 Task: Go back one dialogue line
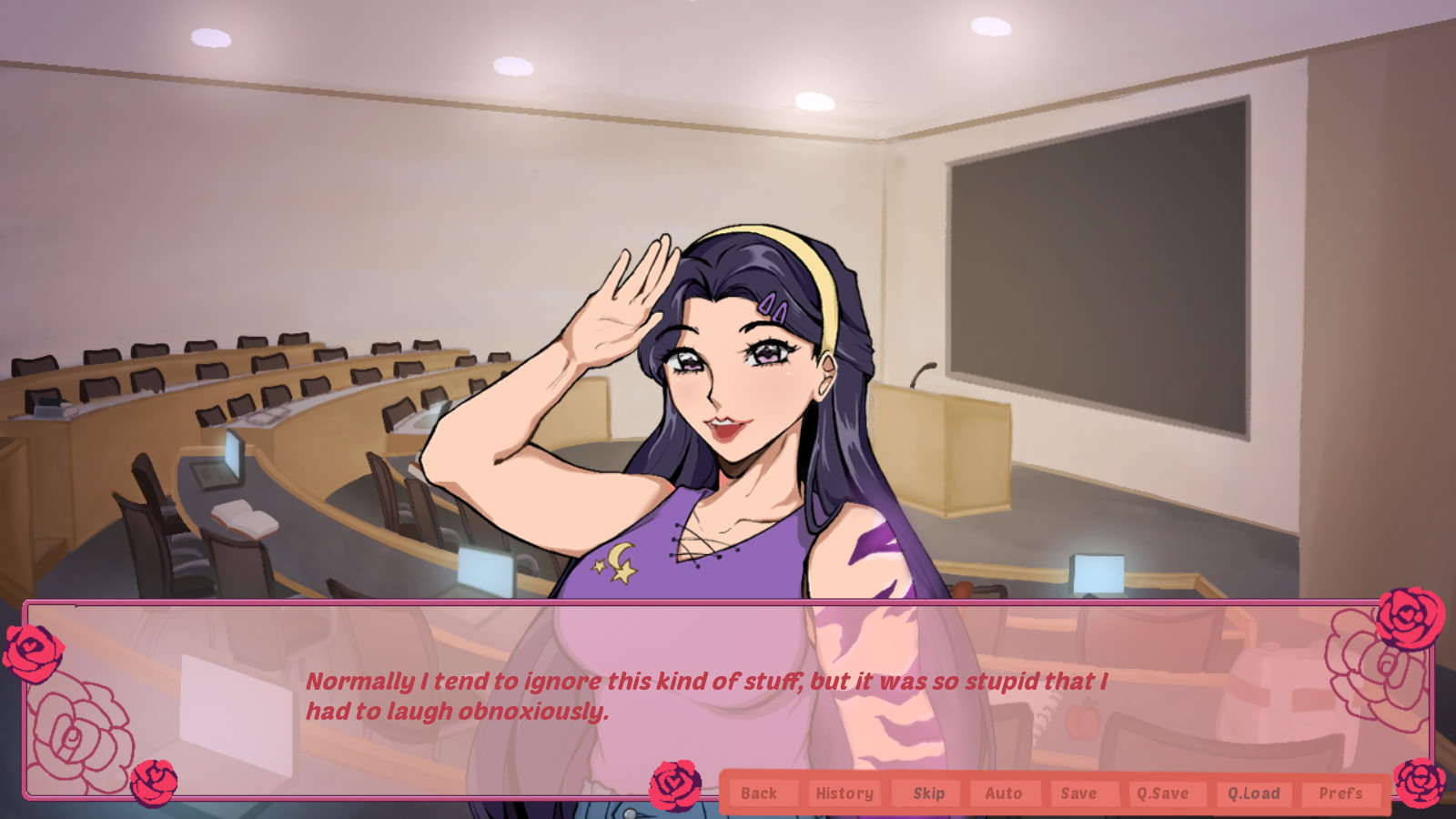pyautogui.click(x=759, y=794)
